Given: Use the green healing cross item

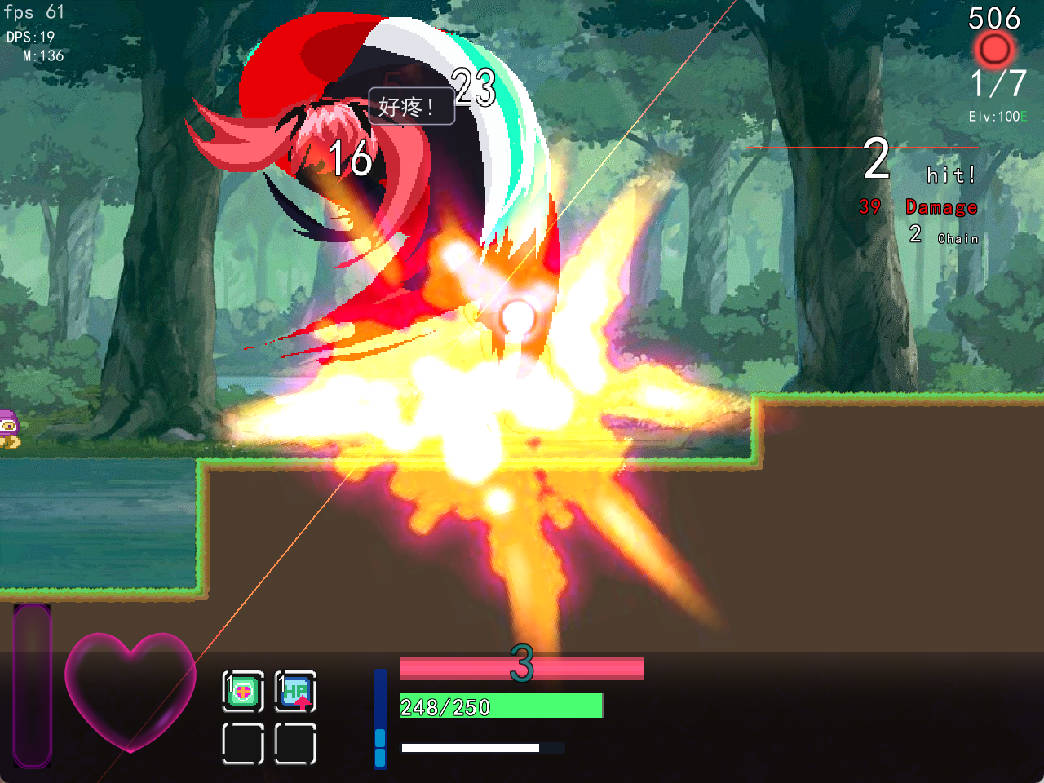Looking at the screenshot, I should 243,691.
